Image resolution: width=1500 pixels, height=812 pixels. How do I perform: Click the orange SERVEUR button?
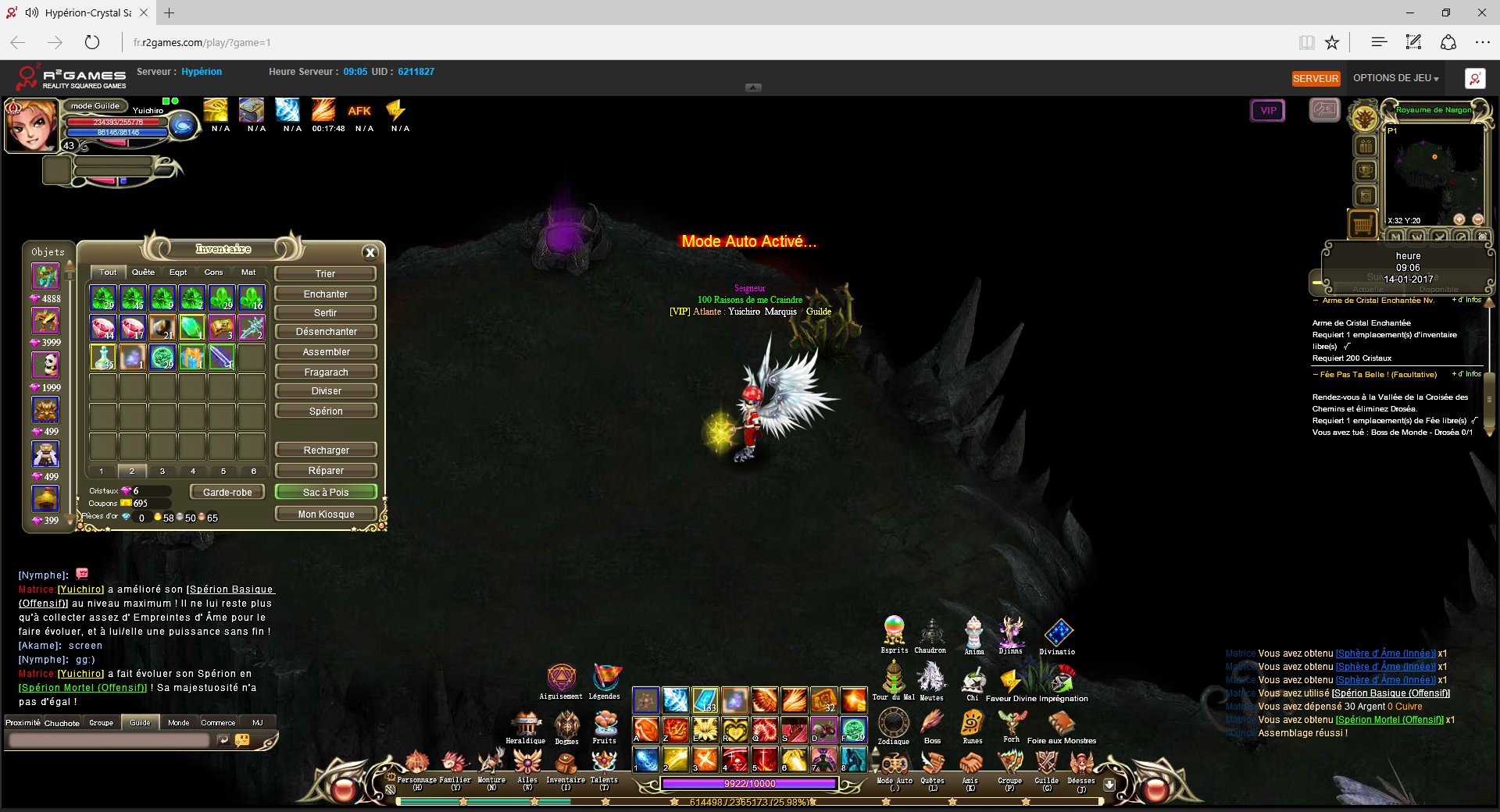(x=1316, y=79)
